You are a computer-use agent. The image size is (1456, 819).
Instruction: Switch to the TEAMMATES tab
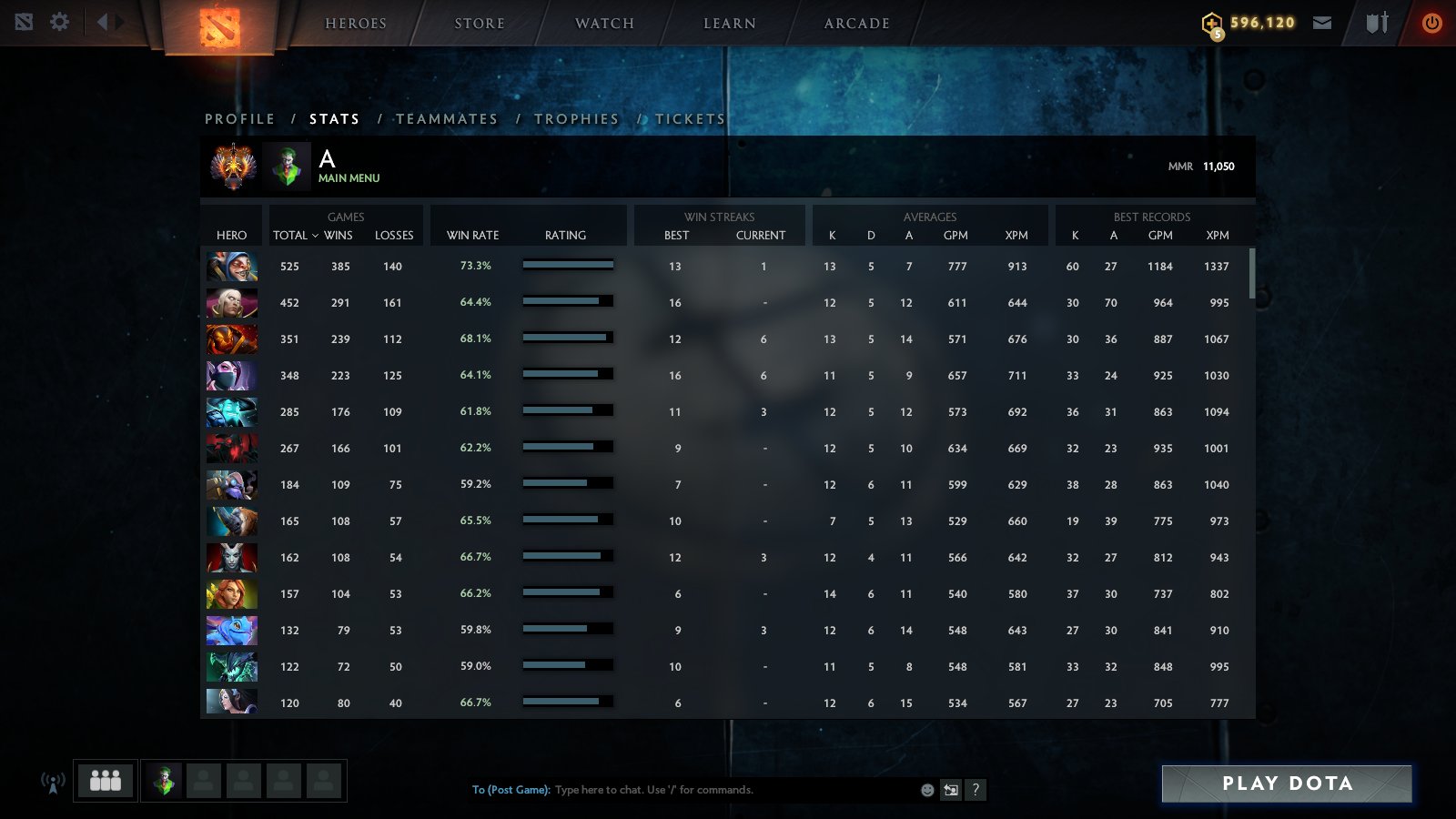pos(447,118)
